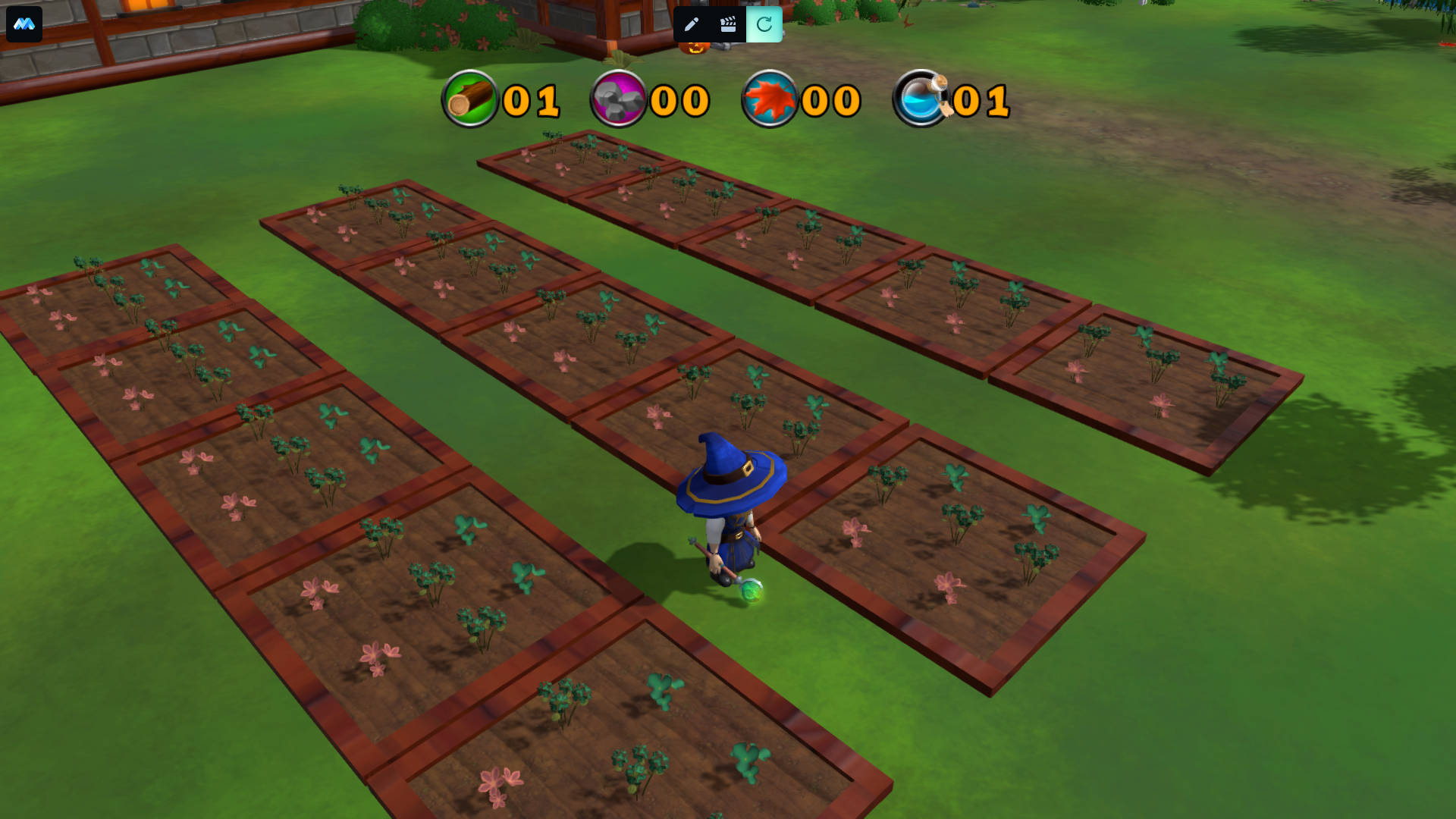Open the clapperboard scene button
1456x819 pixels.
pyautogui.click(x=728, y=24)
